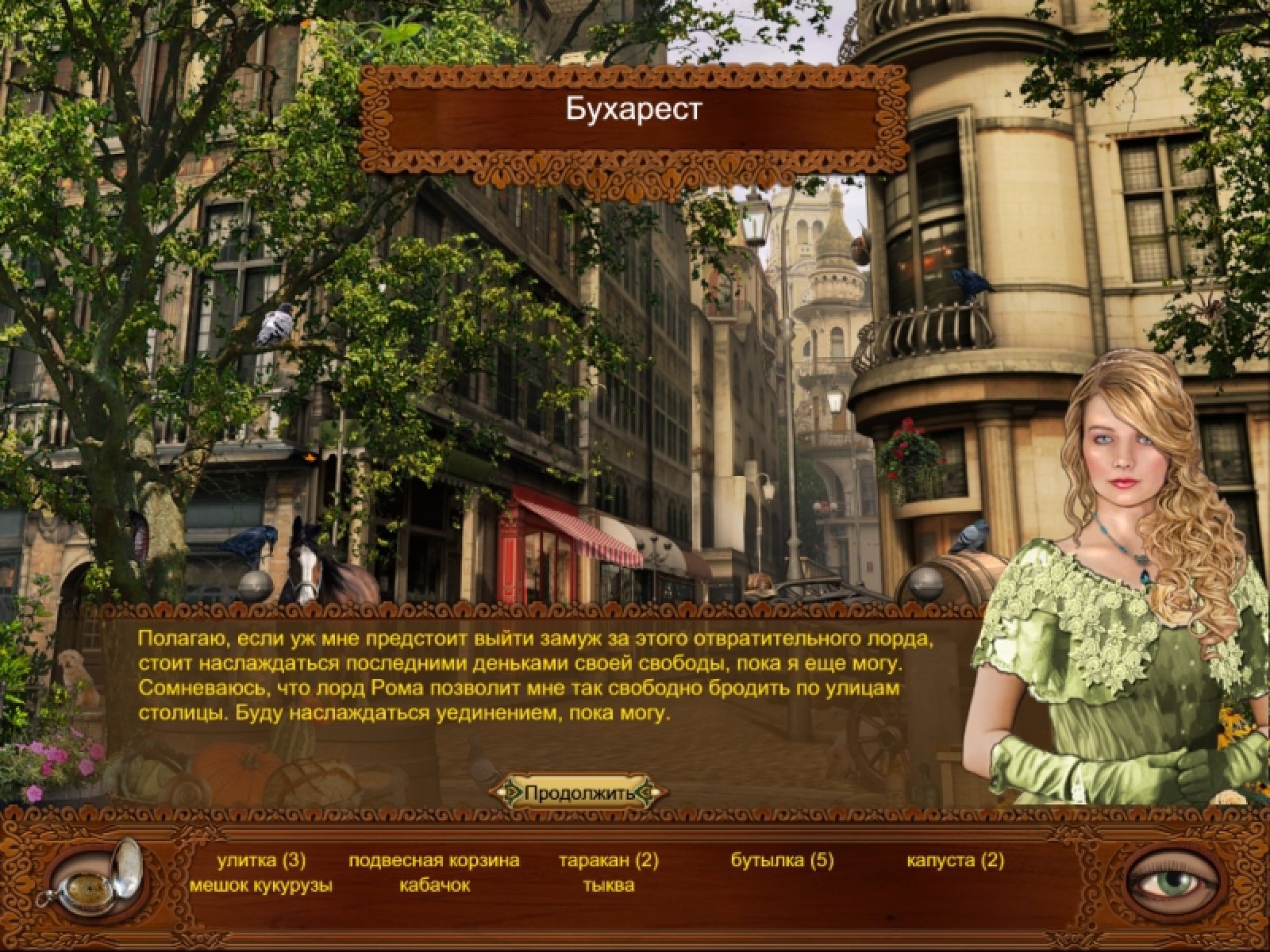This screenshot has height=952, width=1270.
Task: Choose the кабачок list entry
Action: (434, 885)
